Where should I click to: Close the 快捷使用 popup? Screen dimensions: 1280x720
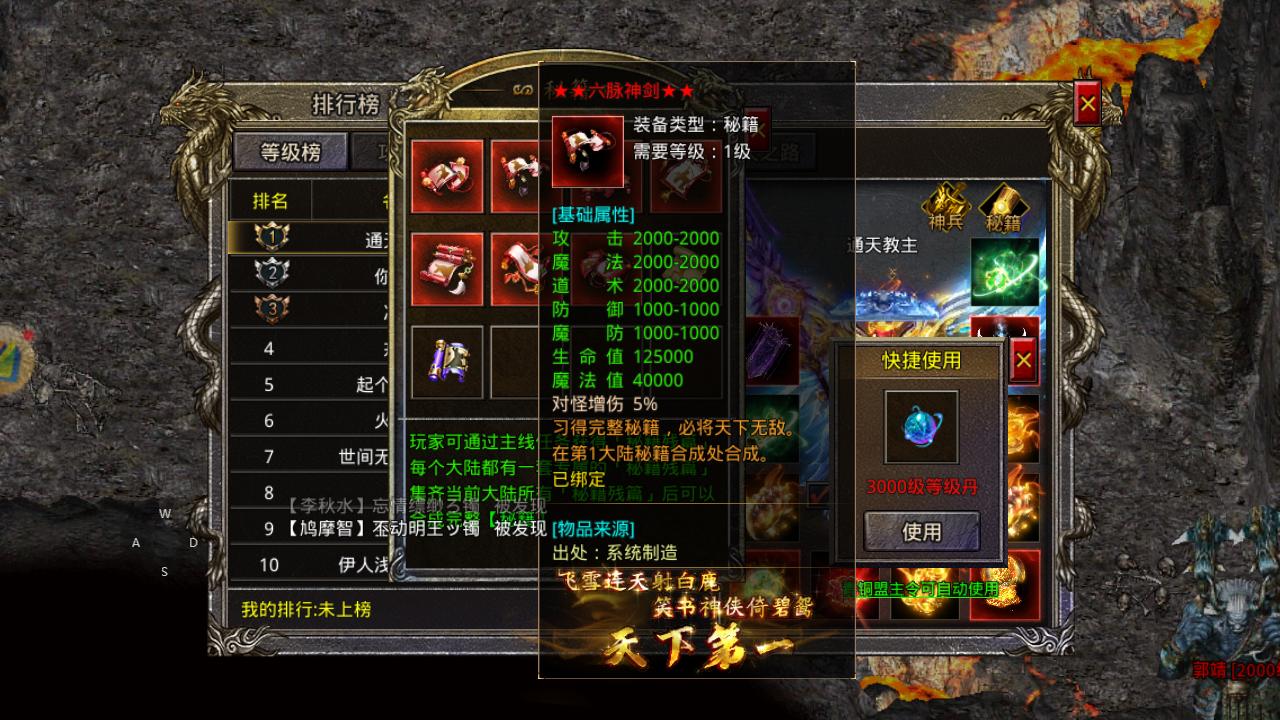(1022, 361)
